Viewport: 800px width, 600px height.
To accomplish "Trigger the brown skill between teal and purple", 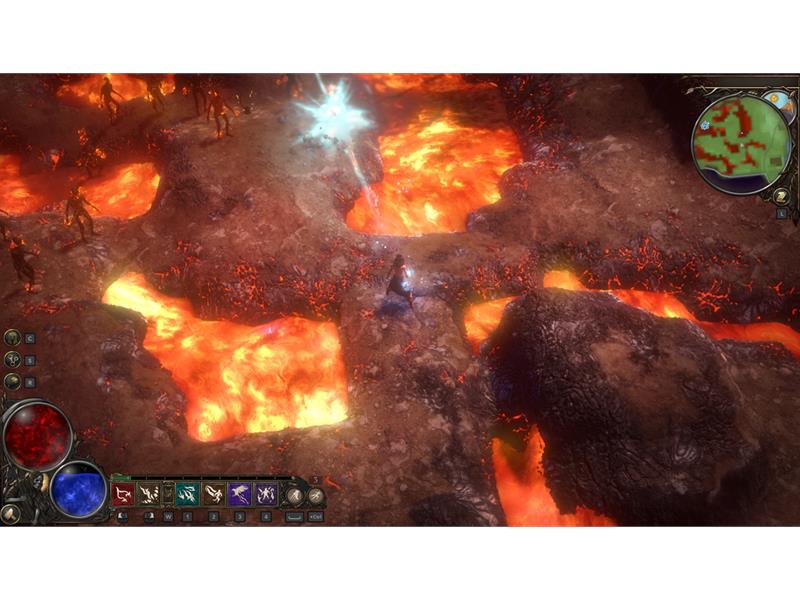I will coord(214,494).
